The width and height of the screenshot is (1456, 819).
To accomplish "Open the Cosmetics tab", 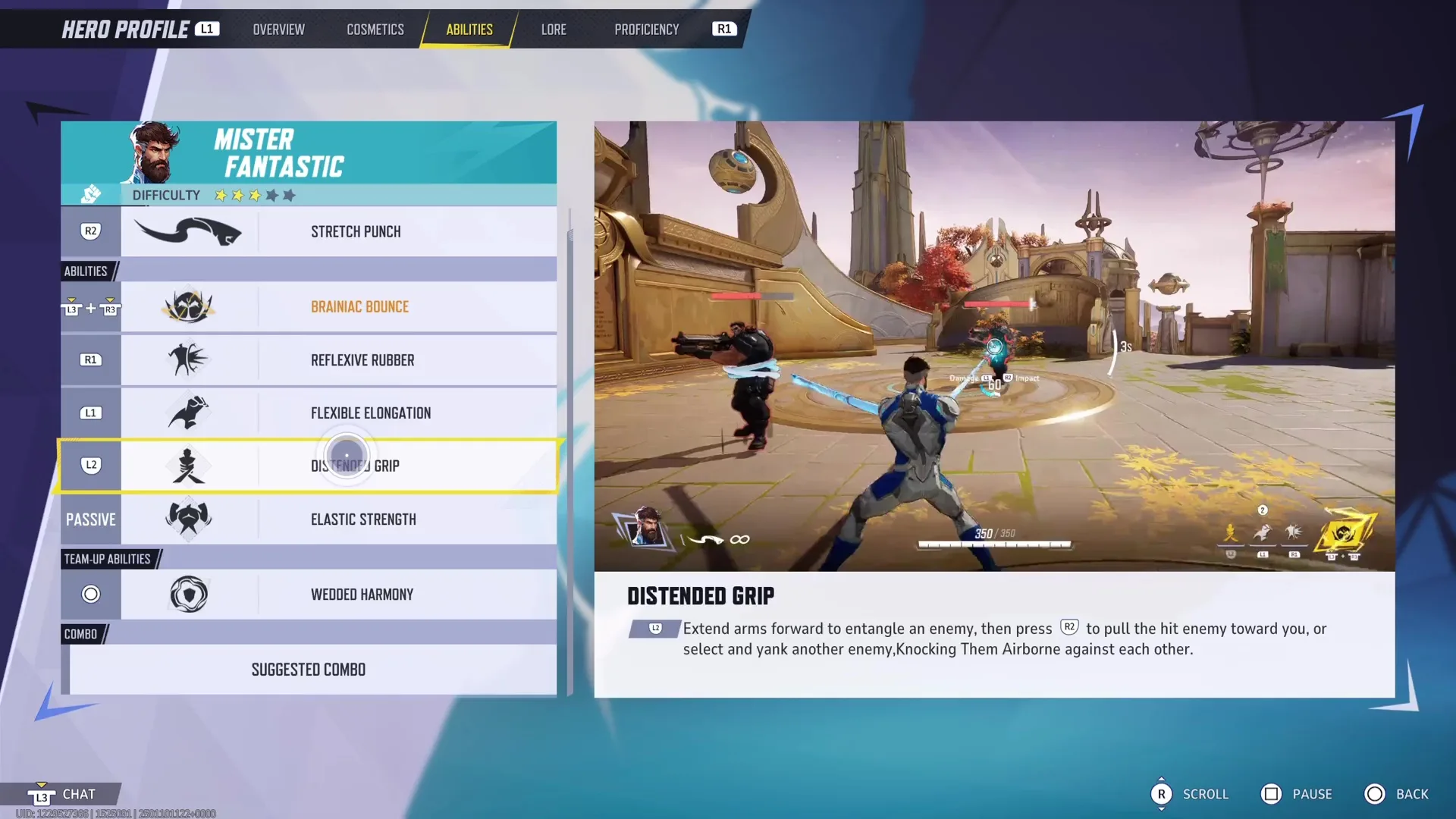I will coord(375,30).
